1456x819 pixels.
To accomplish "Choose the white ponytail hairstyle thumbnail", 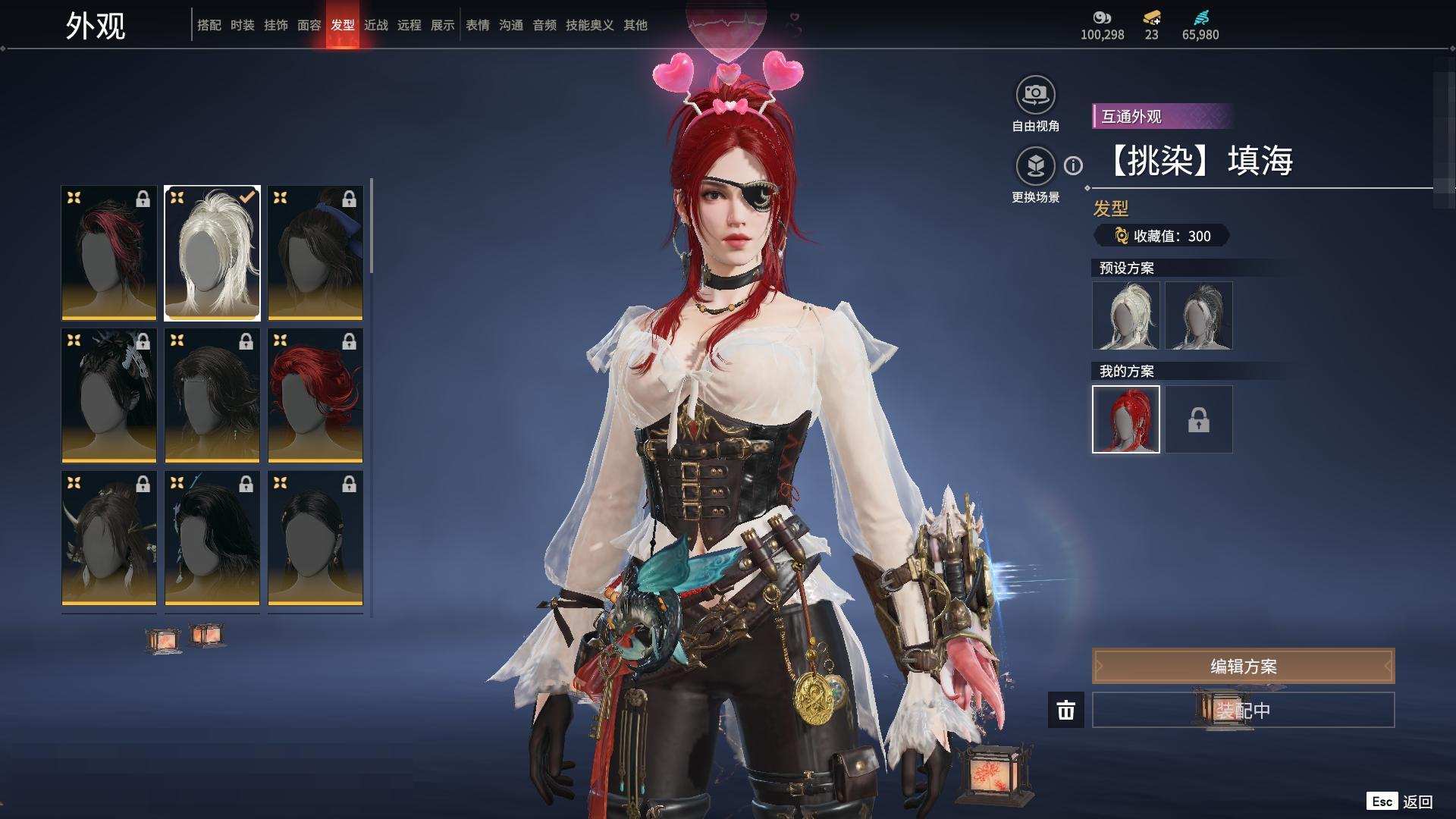I will pos(212,253).
